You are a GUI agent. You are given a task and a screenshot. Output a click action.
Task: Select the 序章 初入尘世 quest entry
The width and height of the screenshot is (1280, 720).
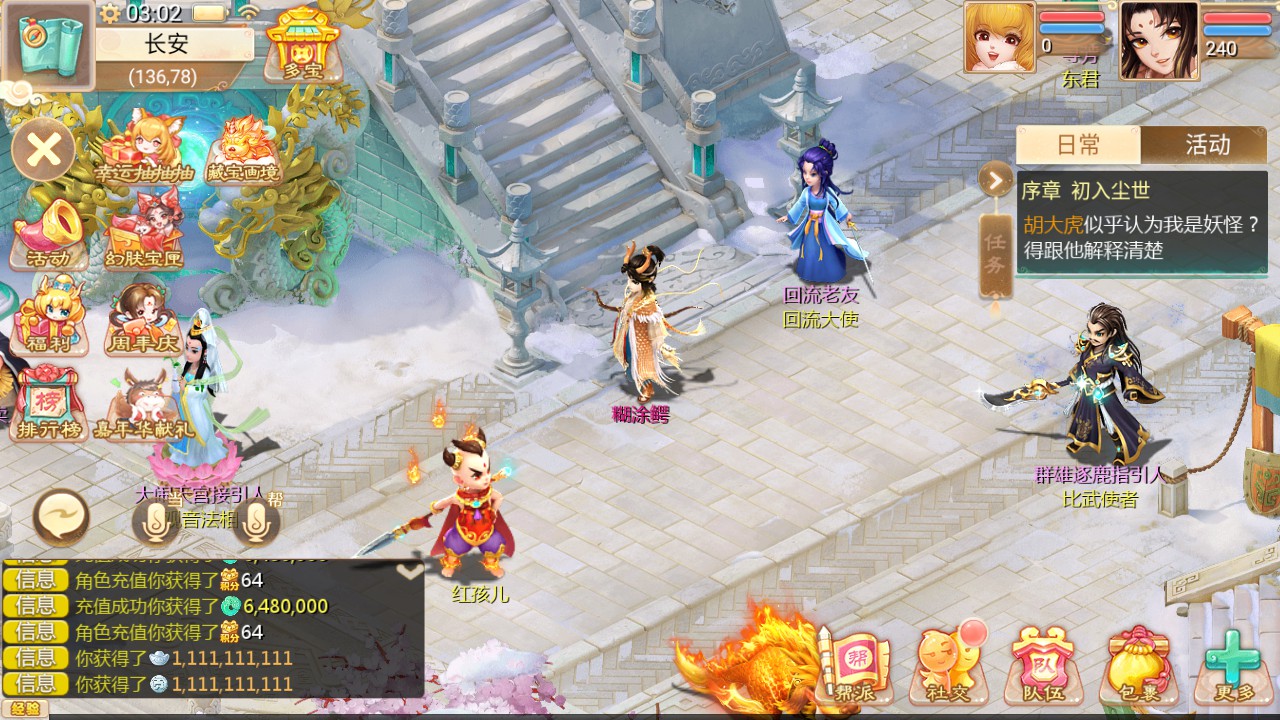coord(1142,221)
